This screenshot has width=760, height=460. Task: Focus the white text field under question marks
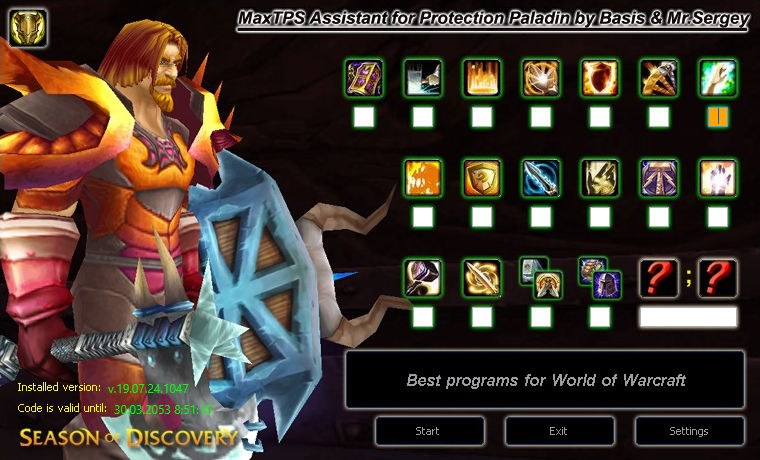pos(688,317)
